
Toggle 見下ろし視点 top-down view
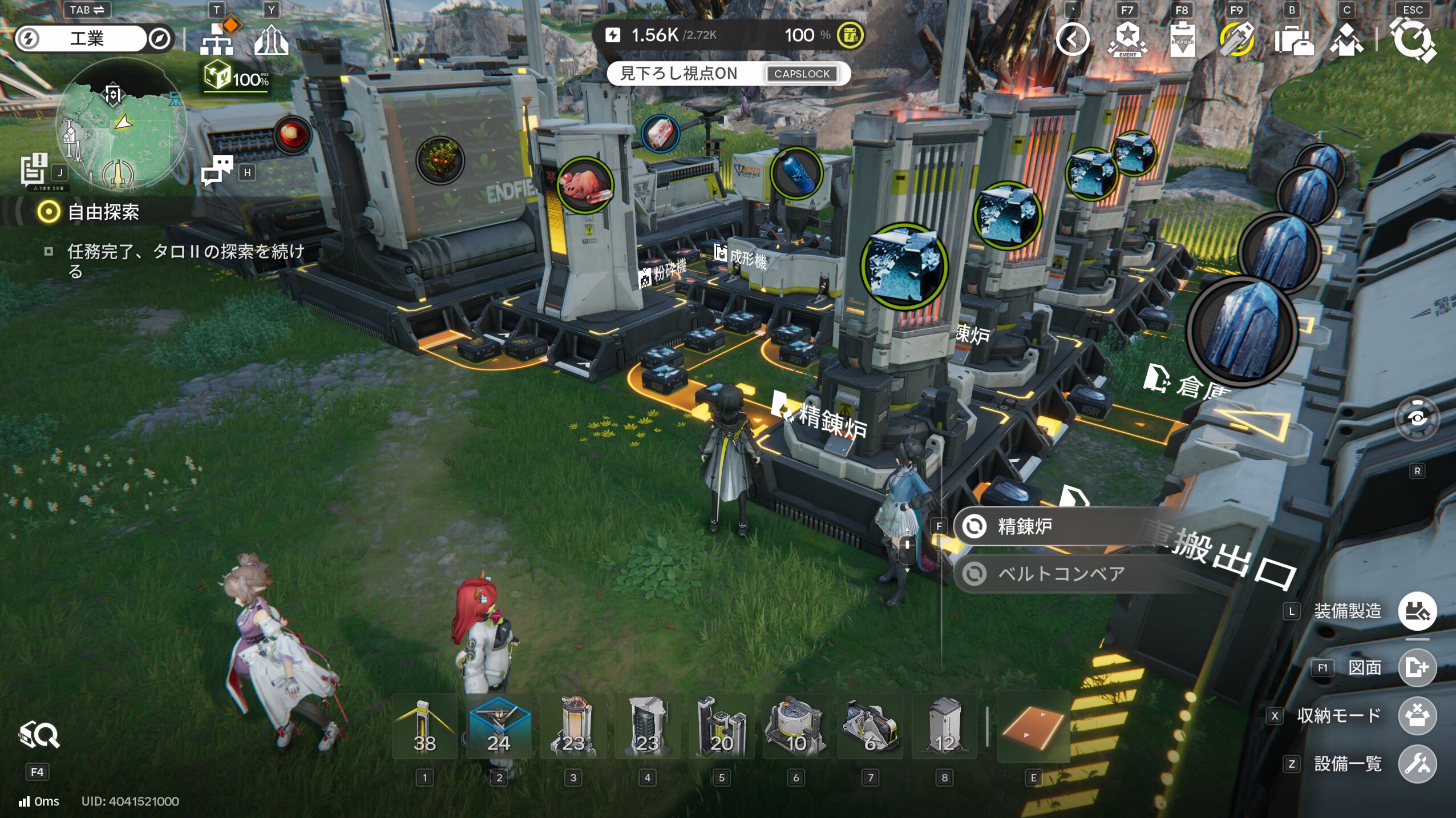[x=729, y=74]
